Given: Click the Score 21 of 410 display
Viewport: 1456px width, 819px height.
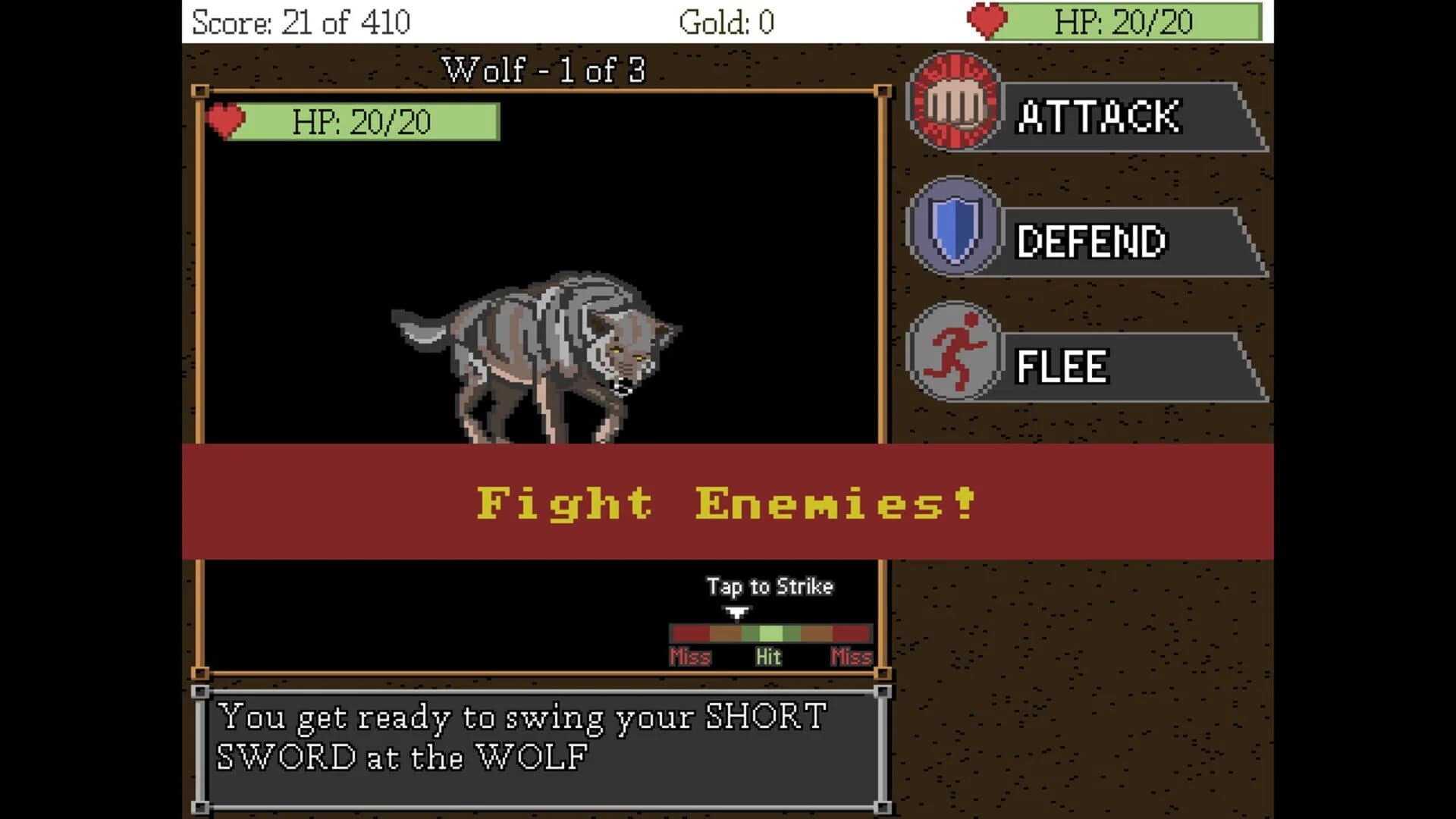Looking at the screenshot, I should pos(302,20).
